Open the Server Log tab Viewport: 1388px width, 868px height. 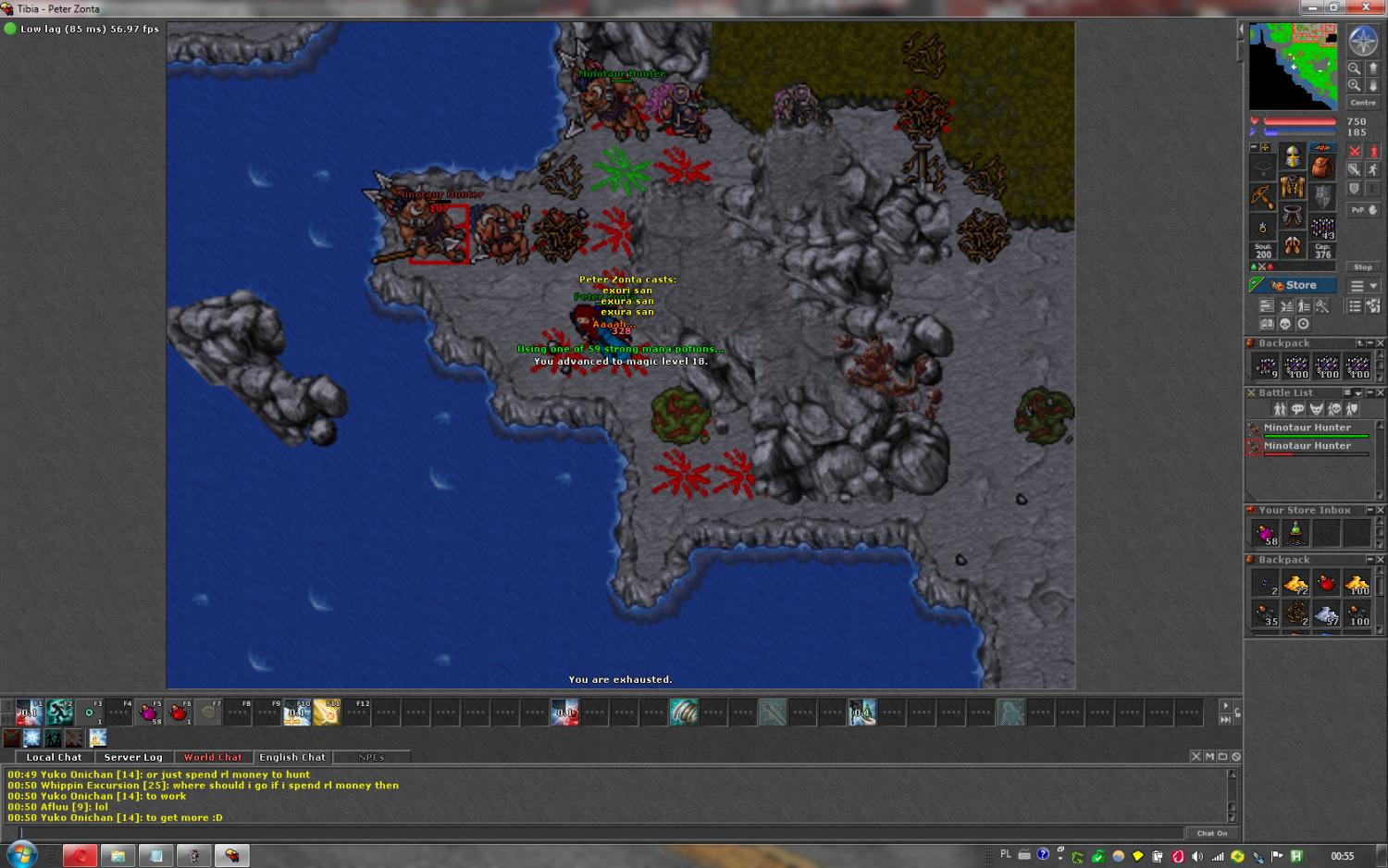pos(133,757)
